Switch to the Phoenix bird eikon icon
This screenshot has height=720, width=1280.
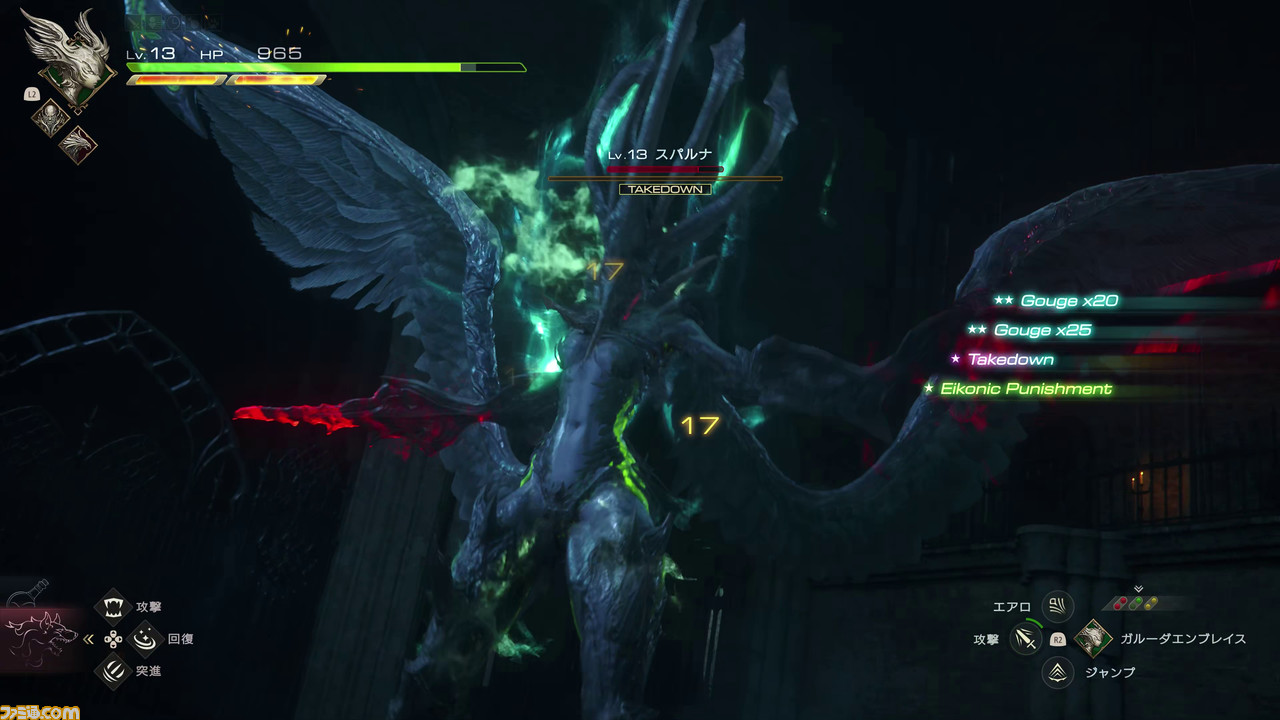[x=77, y=145]
